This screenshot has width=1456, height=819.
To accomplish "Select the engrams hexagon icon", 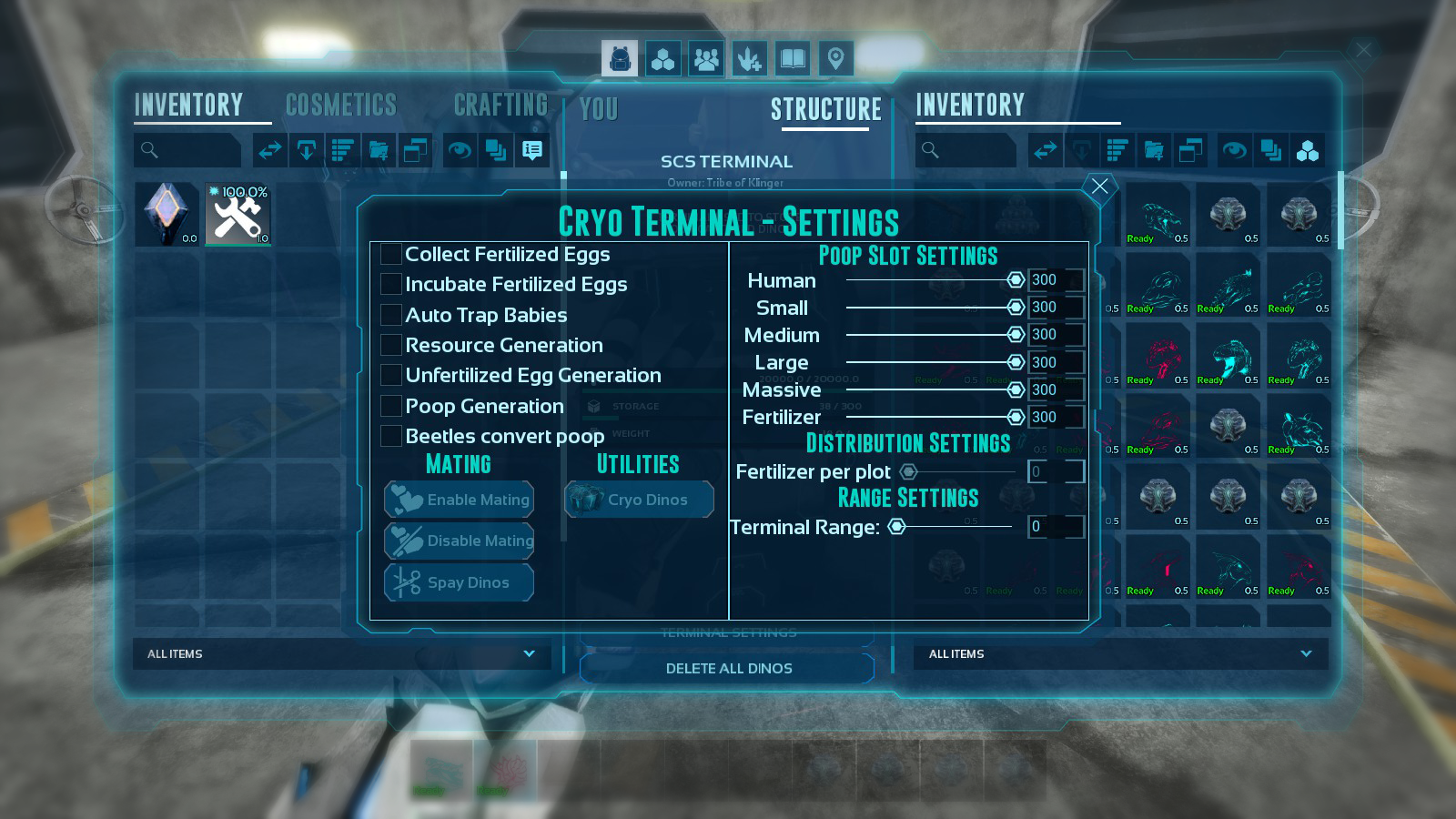I will (662, 58).
